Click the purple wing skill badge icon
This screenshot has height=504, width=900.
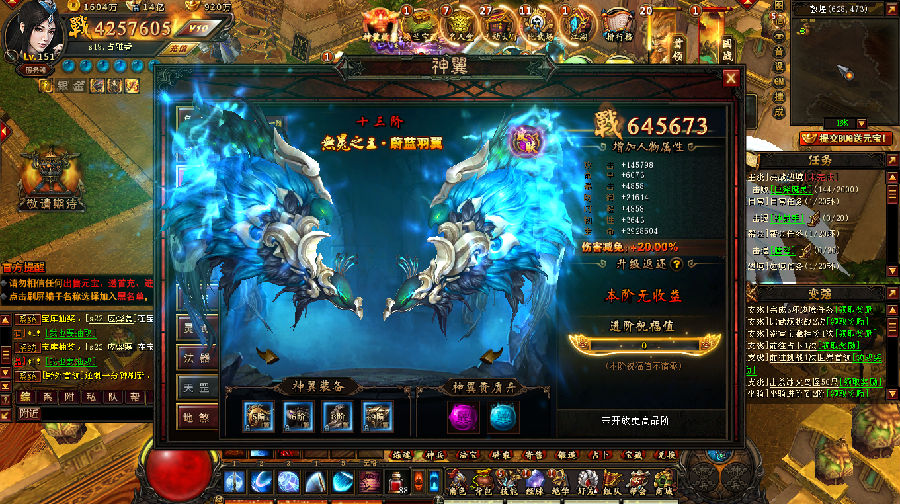click(x=523, y=140)
